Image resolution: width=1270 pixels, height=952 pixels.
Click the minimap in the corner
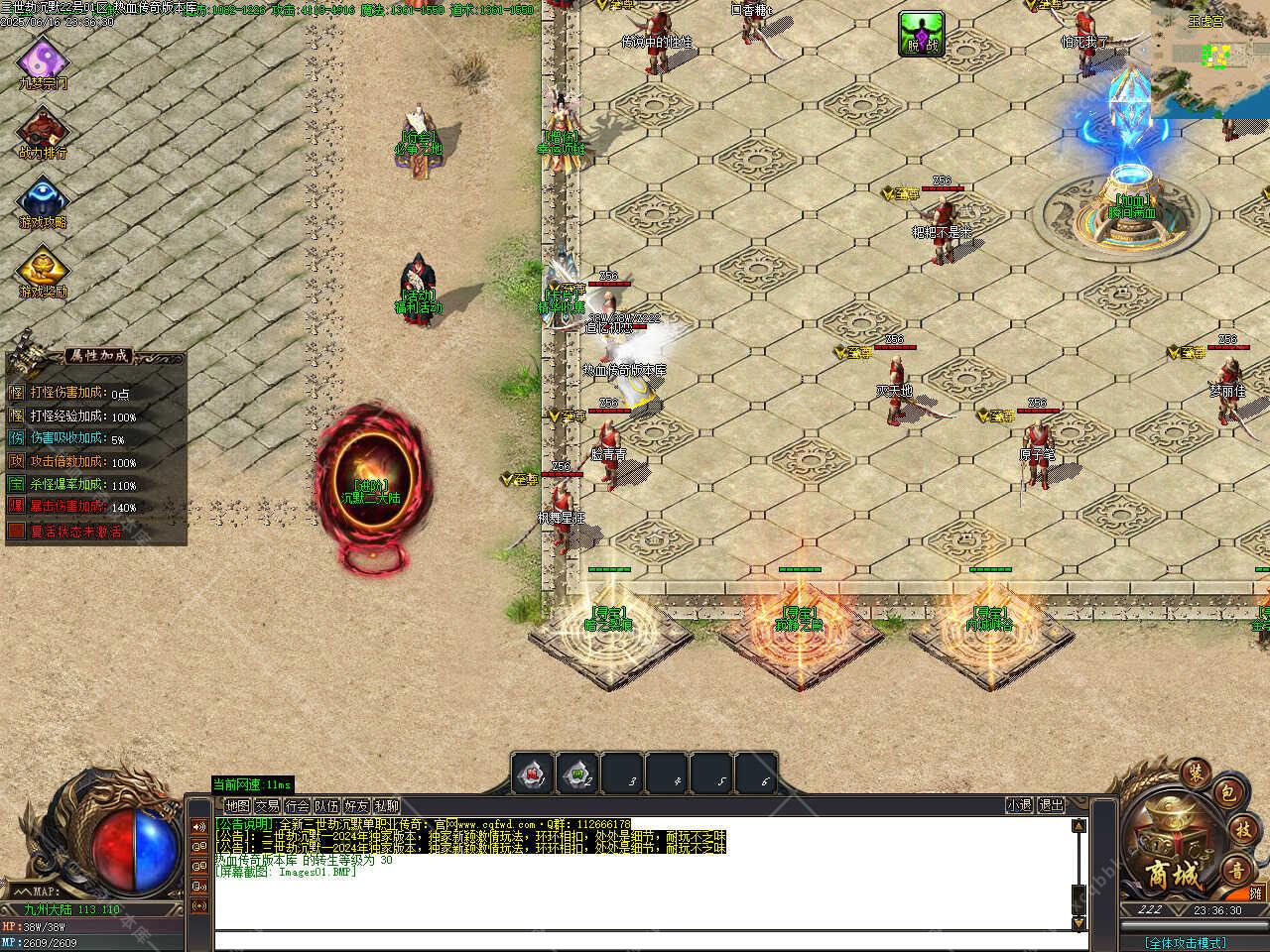click(x=1211, y=58)
